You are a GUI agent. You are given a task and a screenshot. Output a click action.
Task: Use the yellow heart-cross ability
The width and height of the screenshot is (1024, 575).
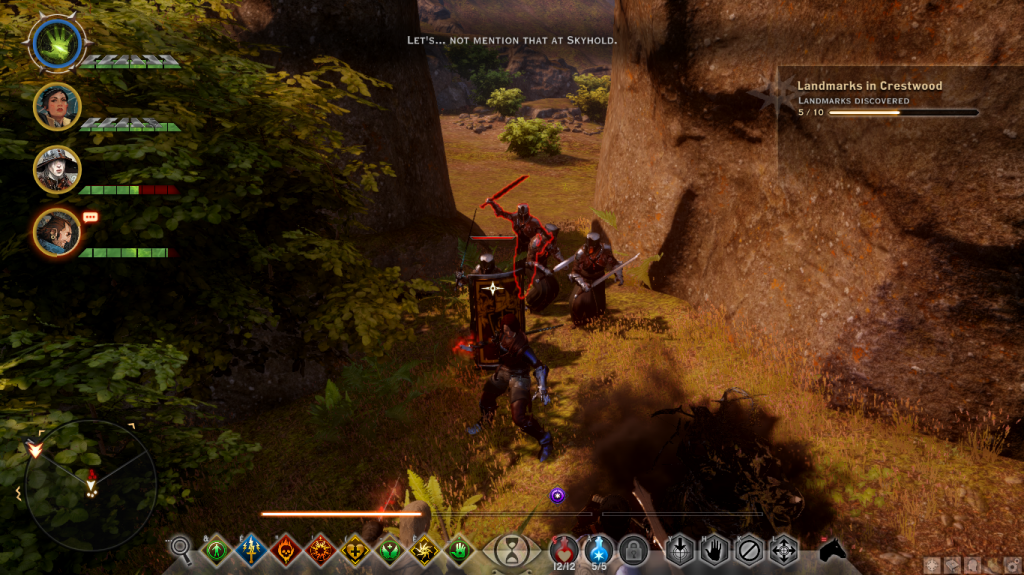pyautogui.click(x=355, y=549)
